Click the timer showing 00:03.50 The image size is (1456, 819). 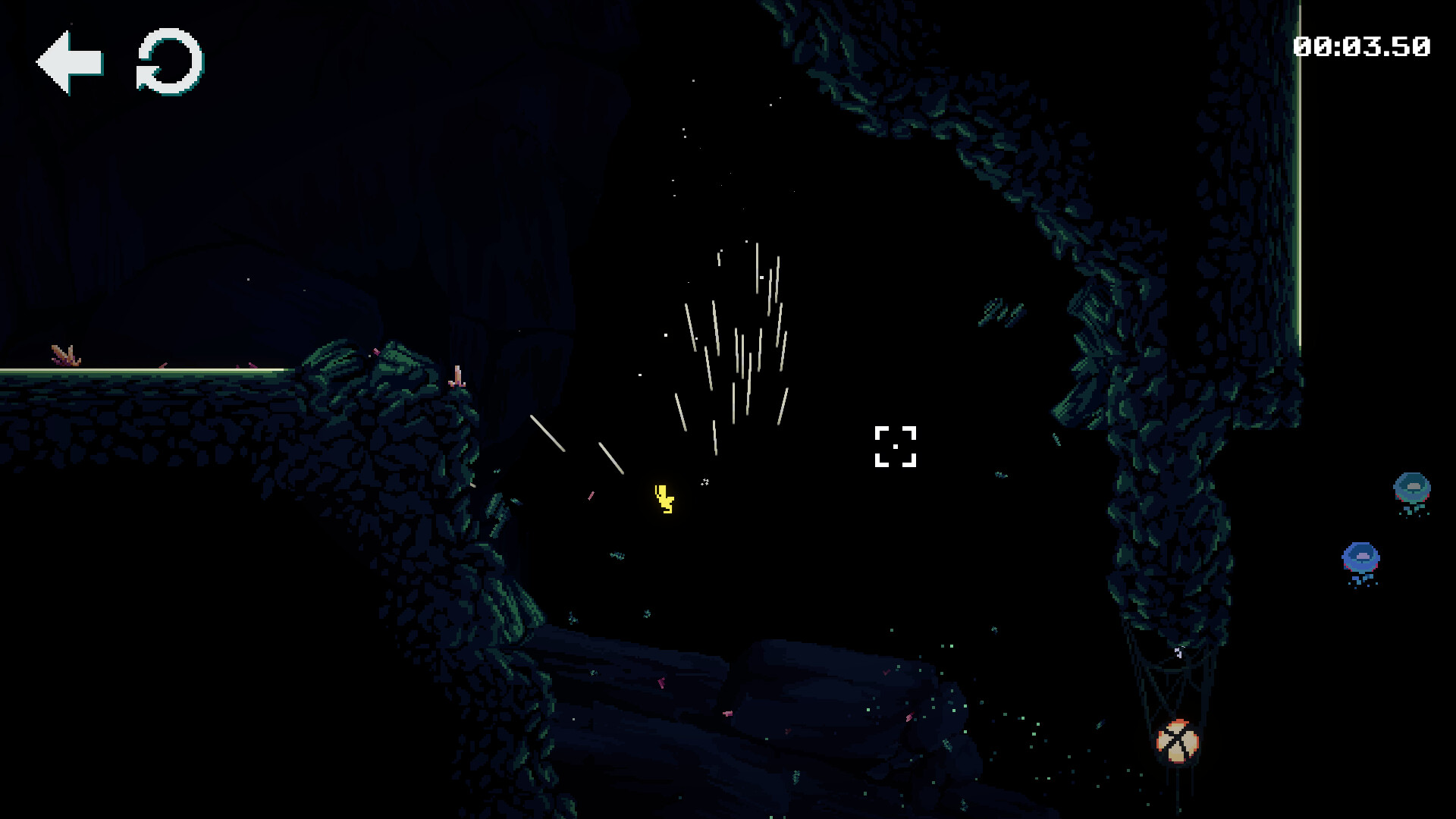pyautogui.click(x=1363, y=45)
